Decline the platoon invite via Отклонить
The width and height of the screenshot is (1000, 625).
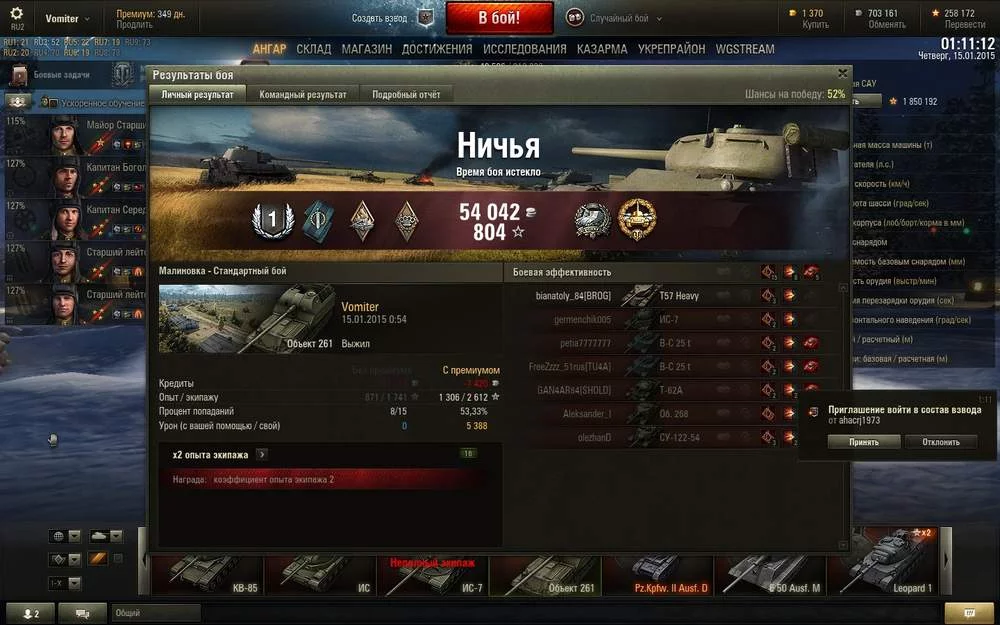click(940, 441)
